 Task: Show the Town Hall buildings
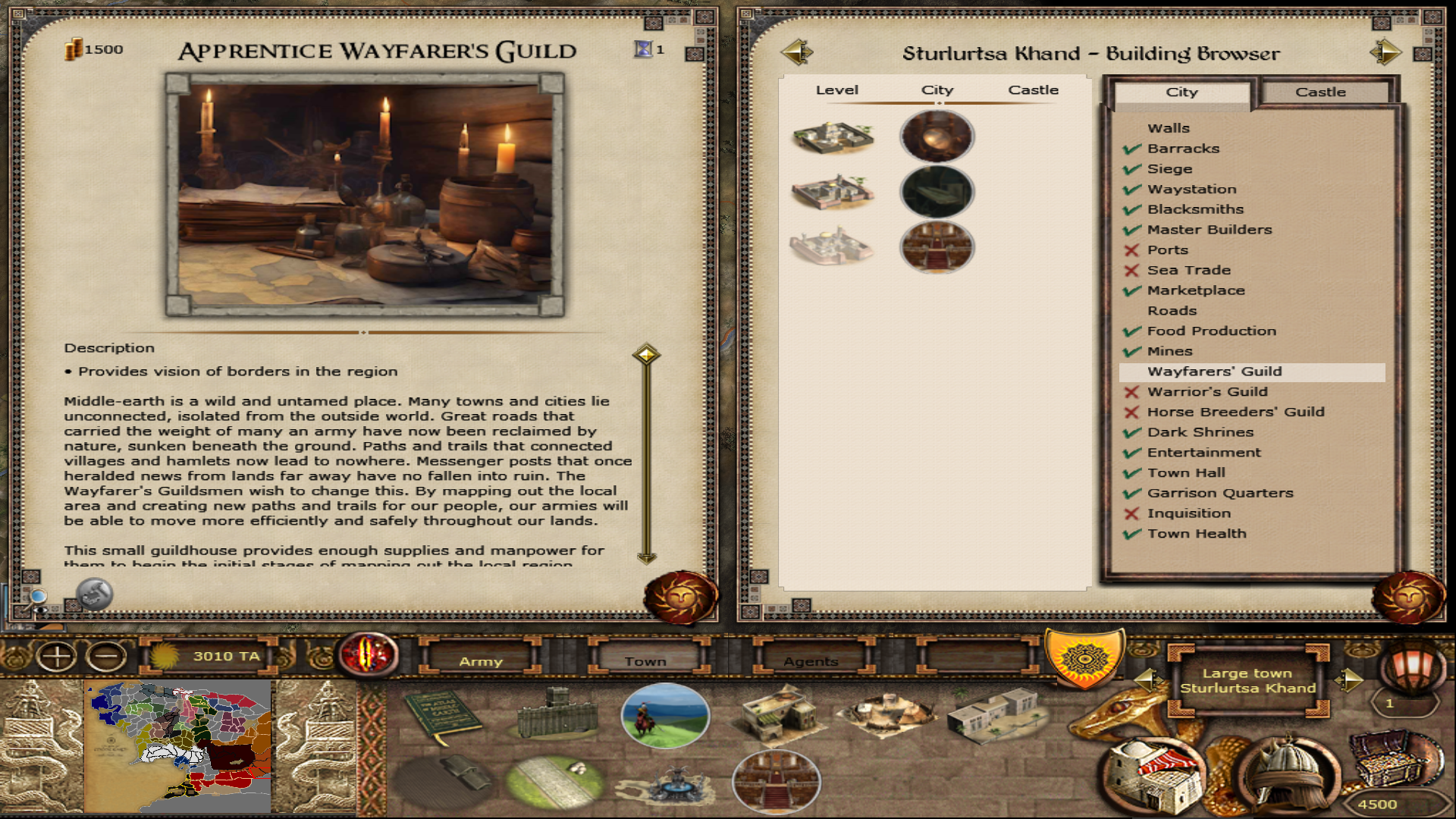coord(1186,473)
